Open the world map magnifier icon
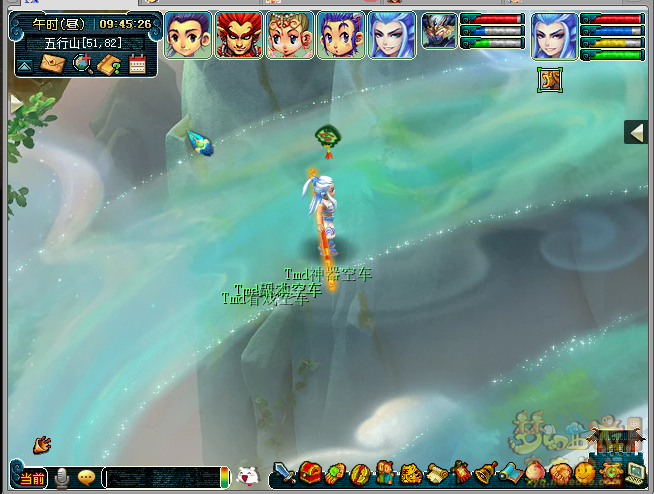Screen dimensions: 654x494 coord(81,65)
